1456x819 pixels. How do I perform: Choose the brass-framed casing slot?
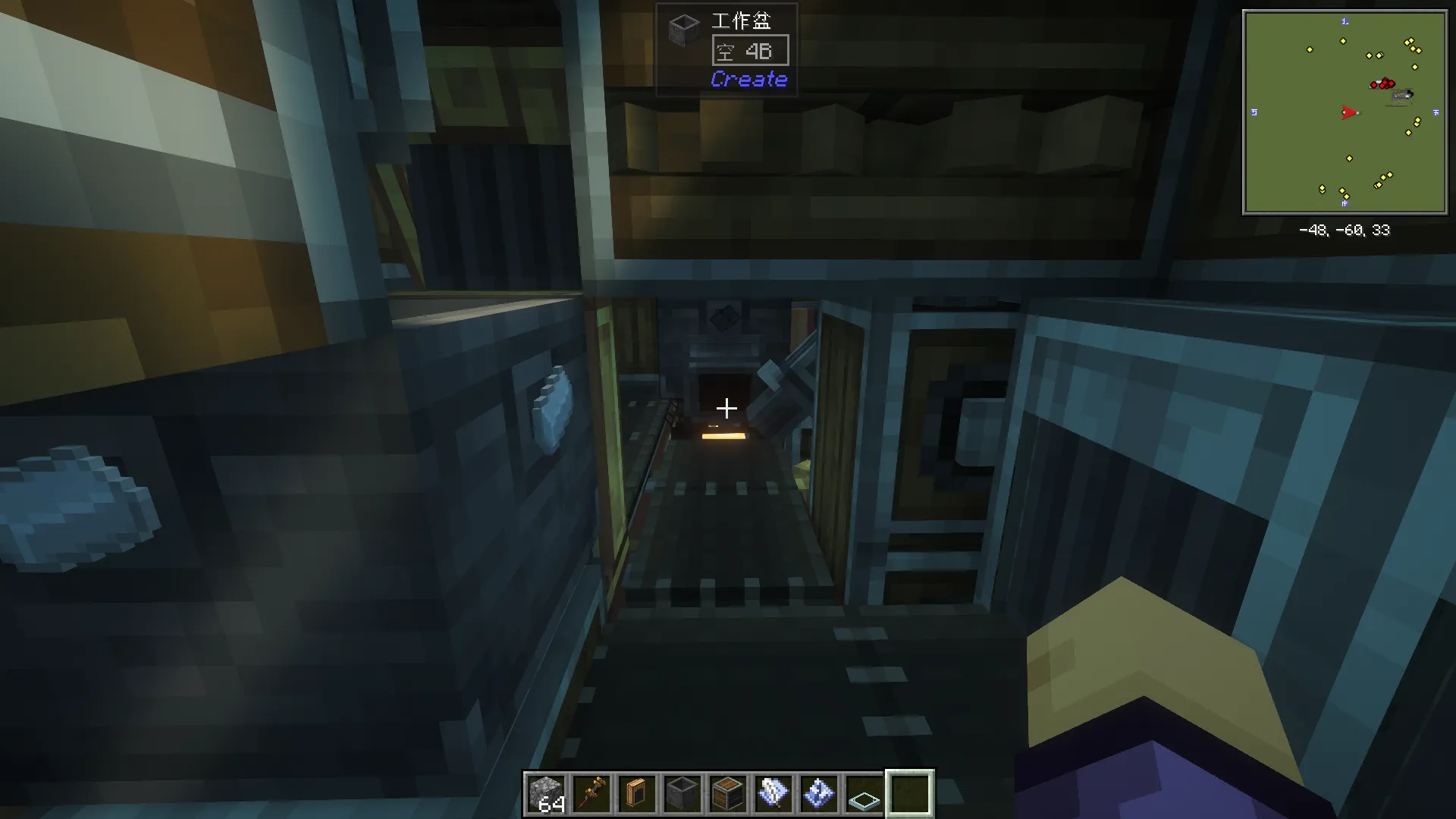pos(637,793)
